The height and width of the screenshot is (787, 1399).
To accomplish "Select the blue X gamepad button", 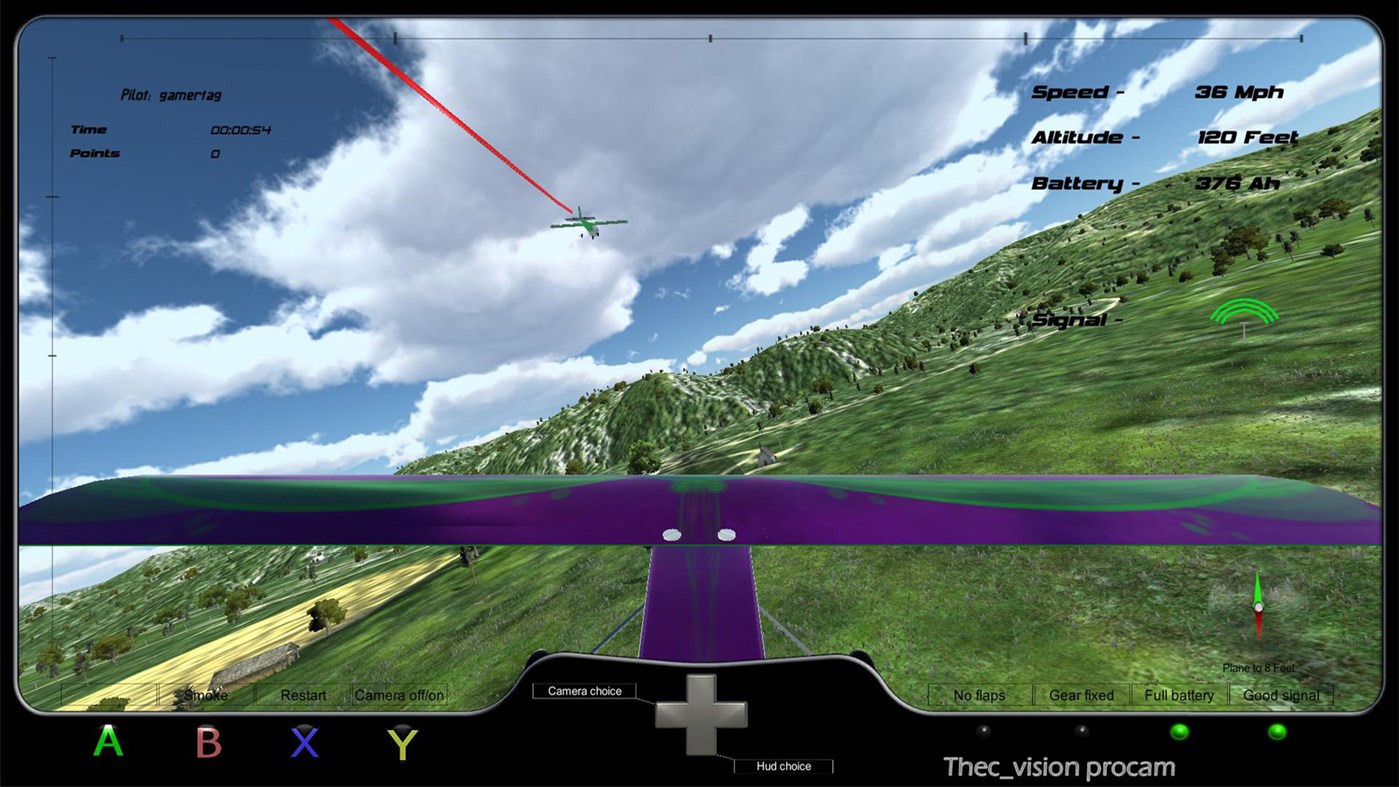I will coord(305,743).
